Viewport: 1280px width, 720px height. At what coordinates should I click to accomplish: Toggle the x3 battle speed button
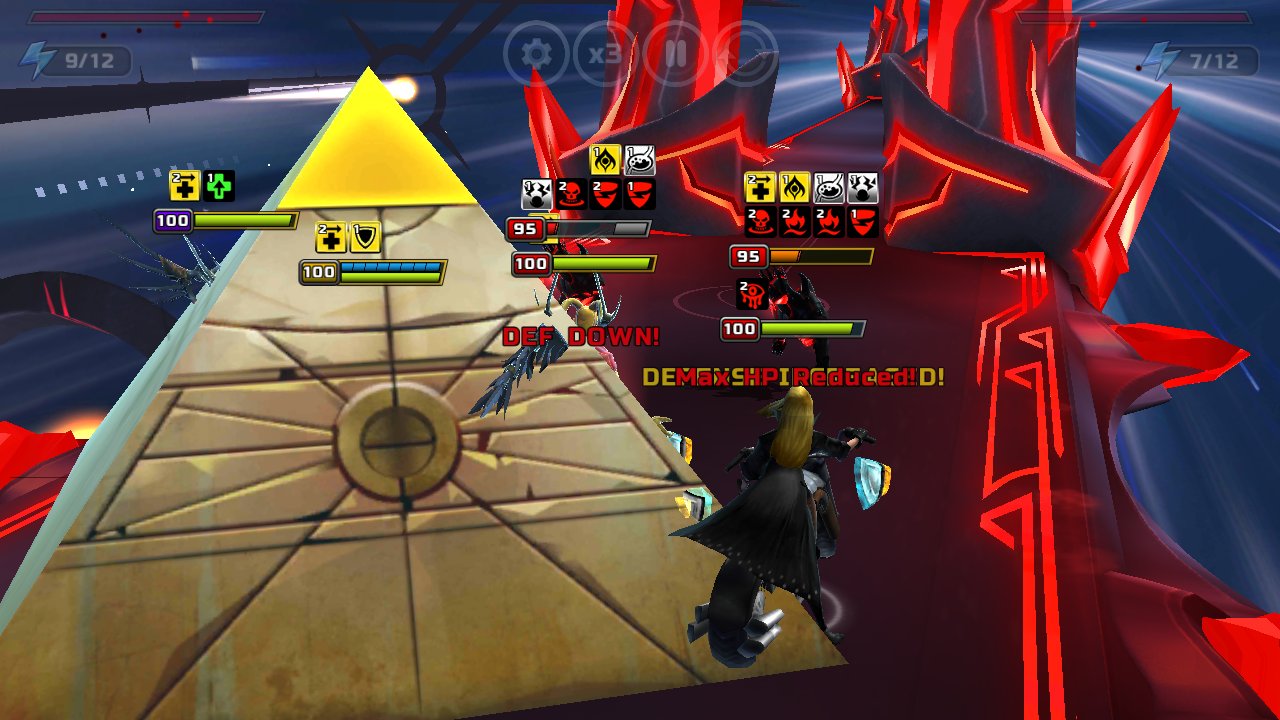[606, 54]
